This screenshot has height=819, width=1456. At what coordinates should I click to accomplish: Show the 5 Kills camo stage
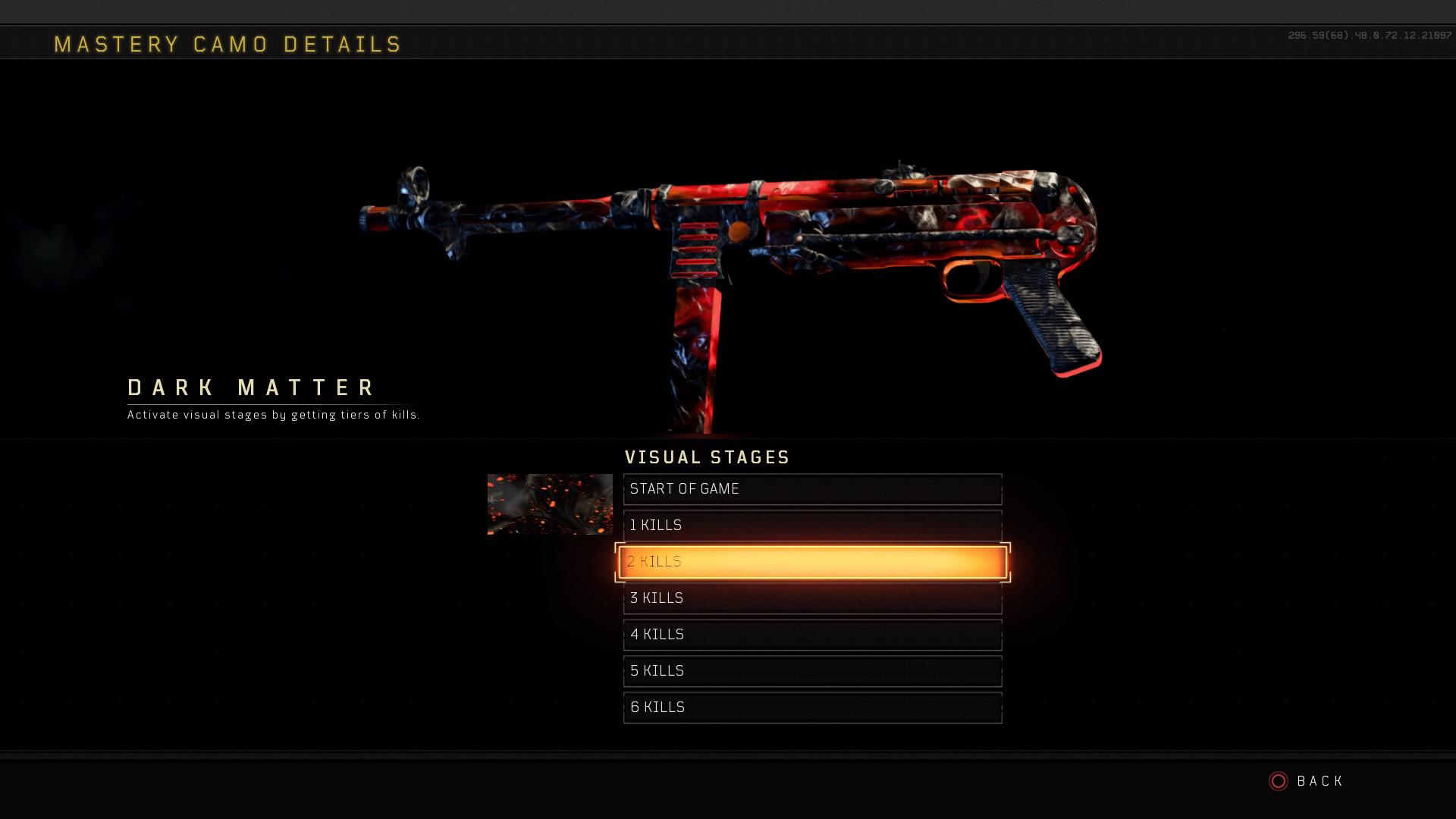tap(812, 671)
